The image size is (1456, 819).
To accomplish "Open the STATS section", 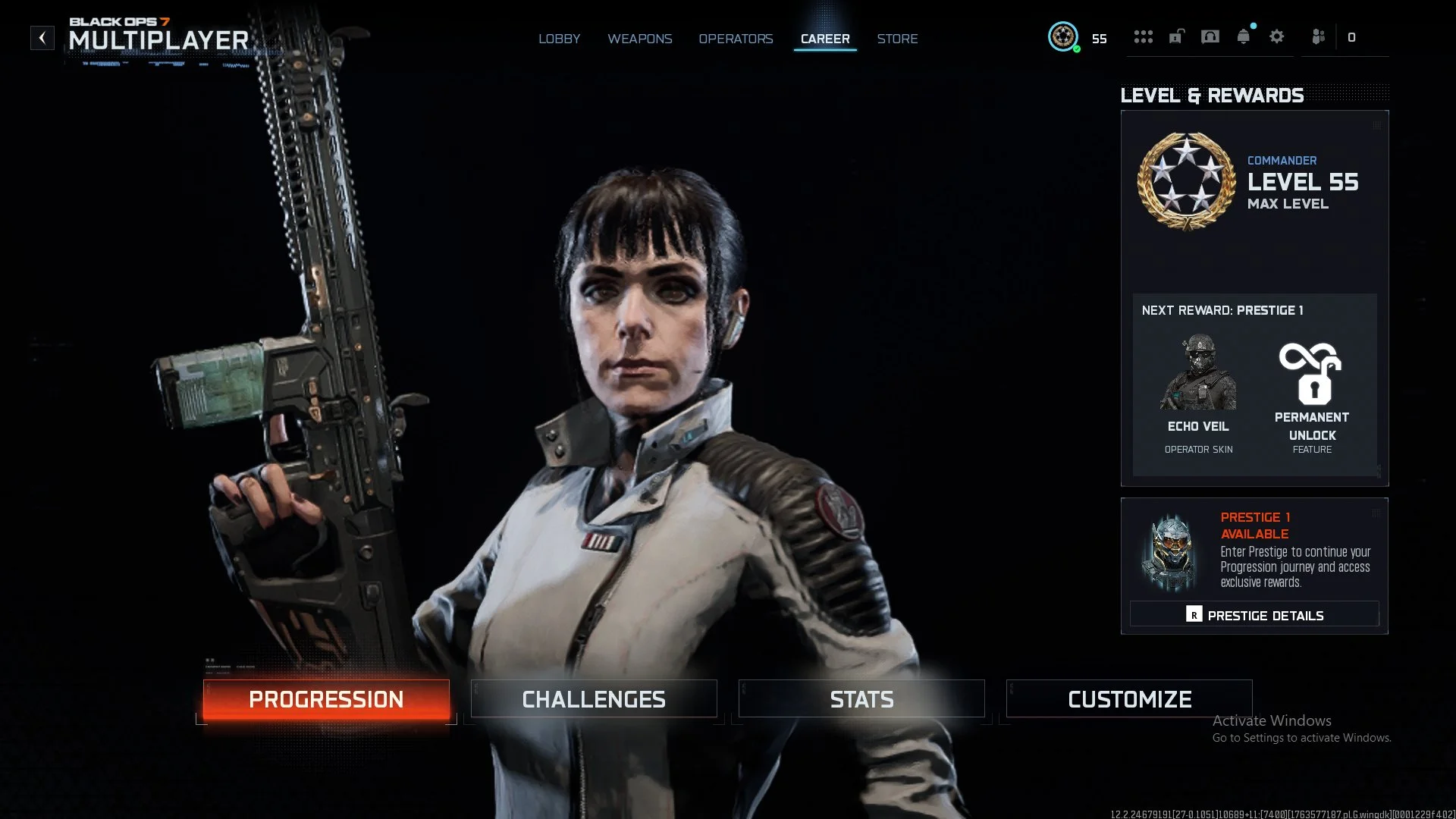I will click(861, 698).
